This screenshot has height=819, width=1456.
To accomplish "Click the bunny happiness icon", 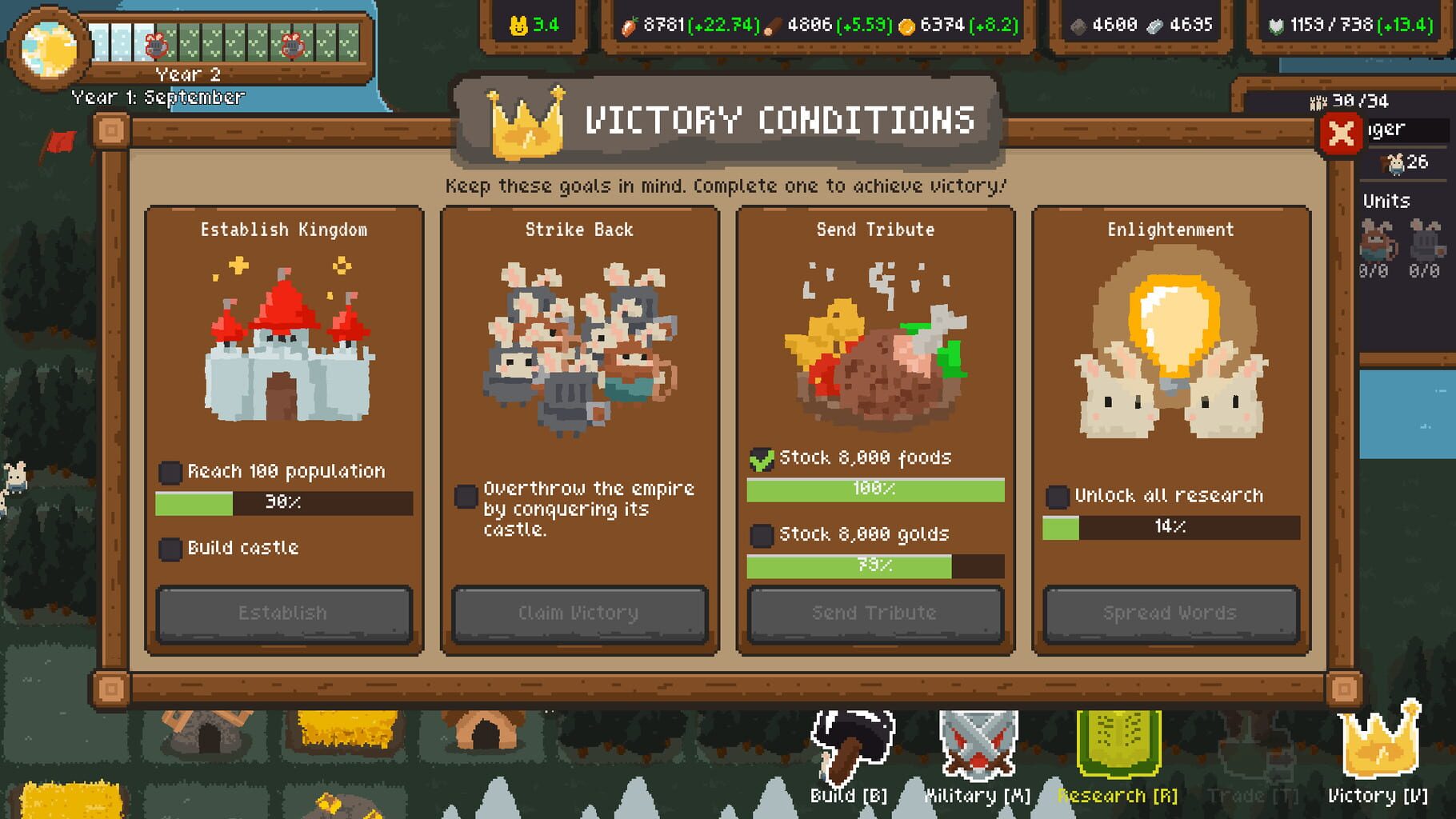I will [x=518, y=23].
